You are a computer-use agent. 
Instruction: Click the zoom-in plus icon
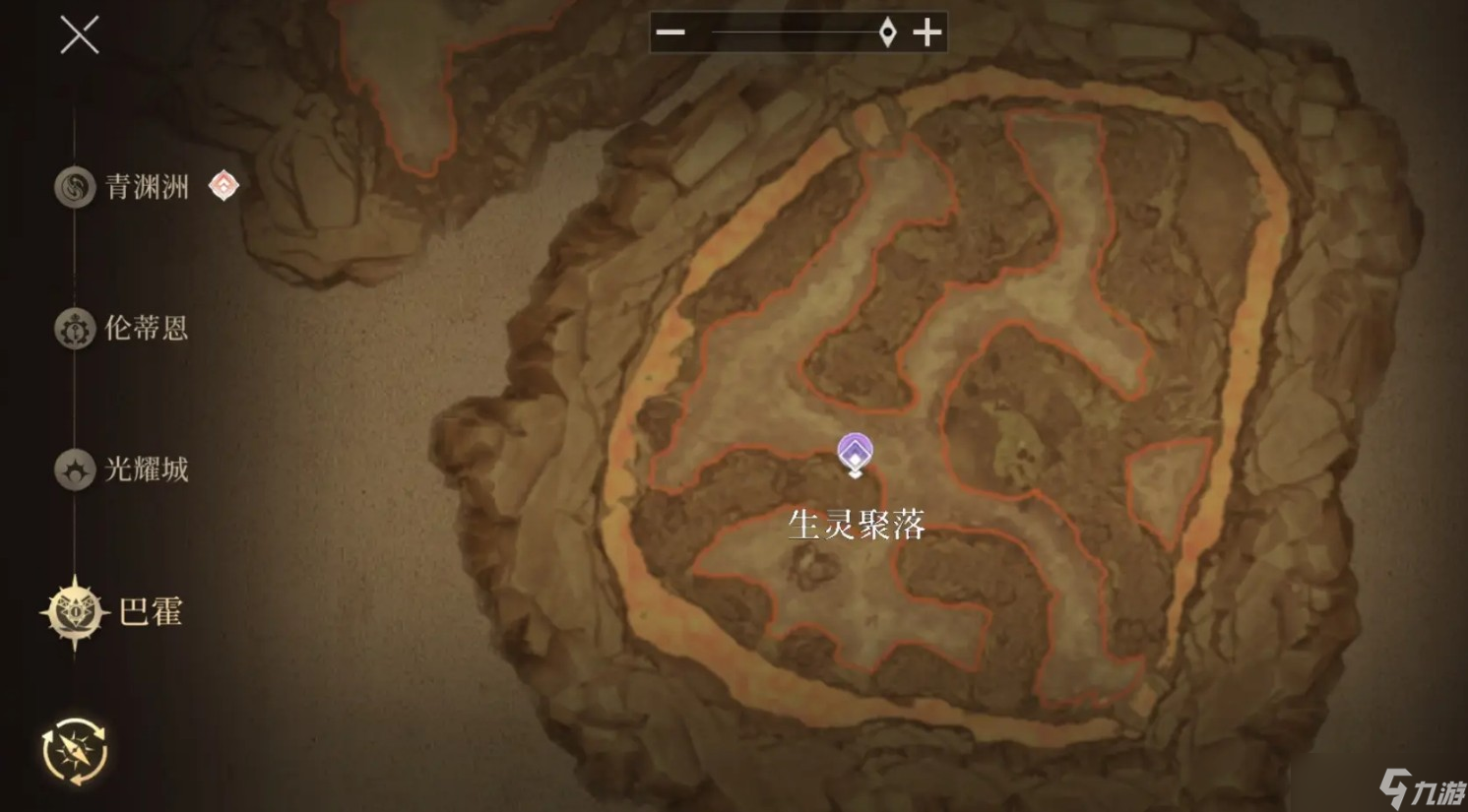pyautogui.click(x=926, y=31)
